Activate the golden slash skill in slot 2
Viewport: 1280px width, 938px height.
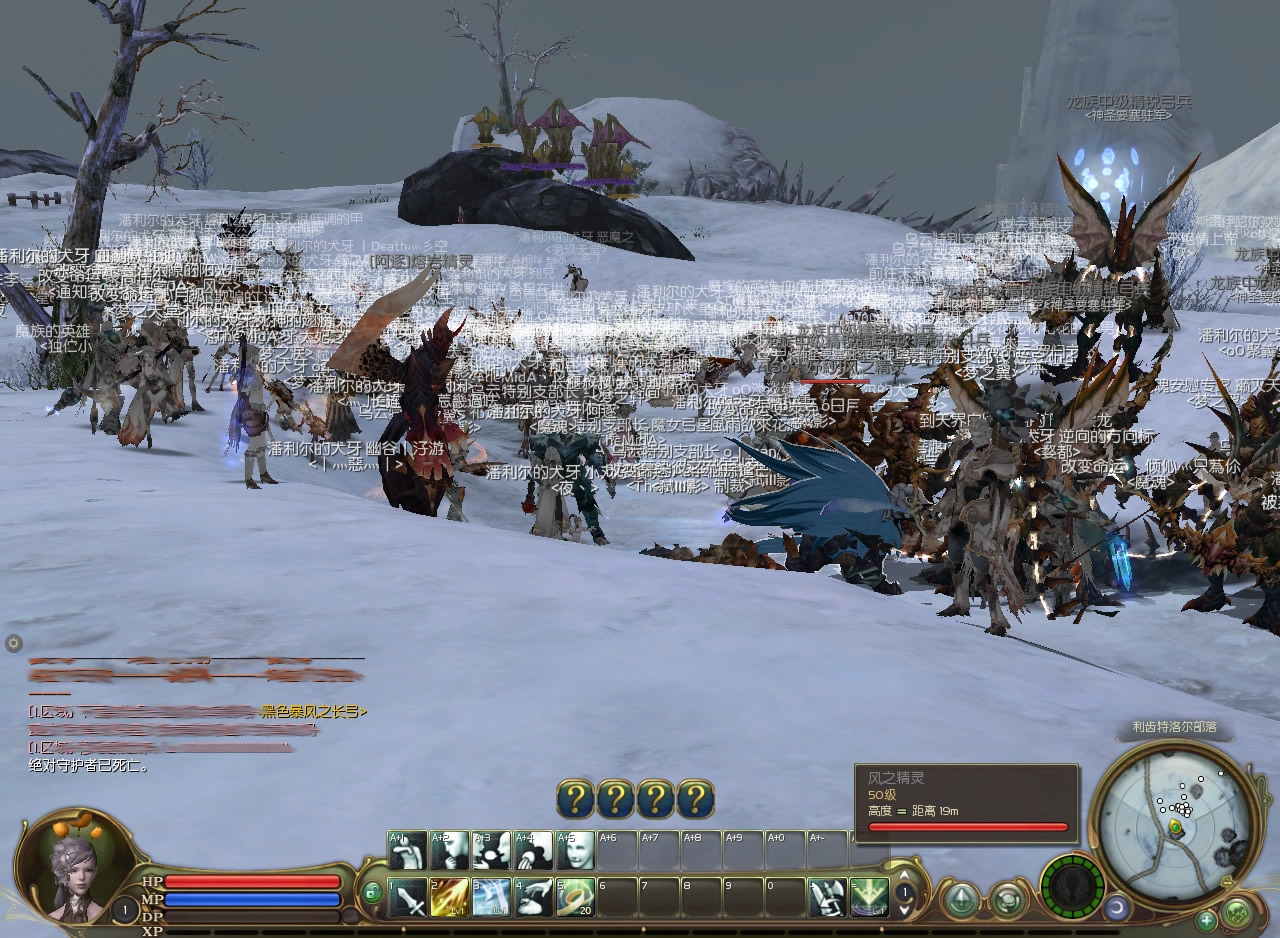449,898
